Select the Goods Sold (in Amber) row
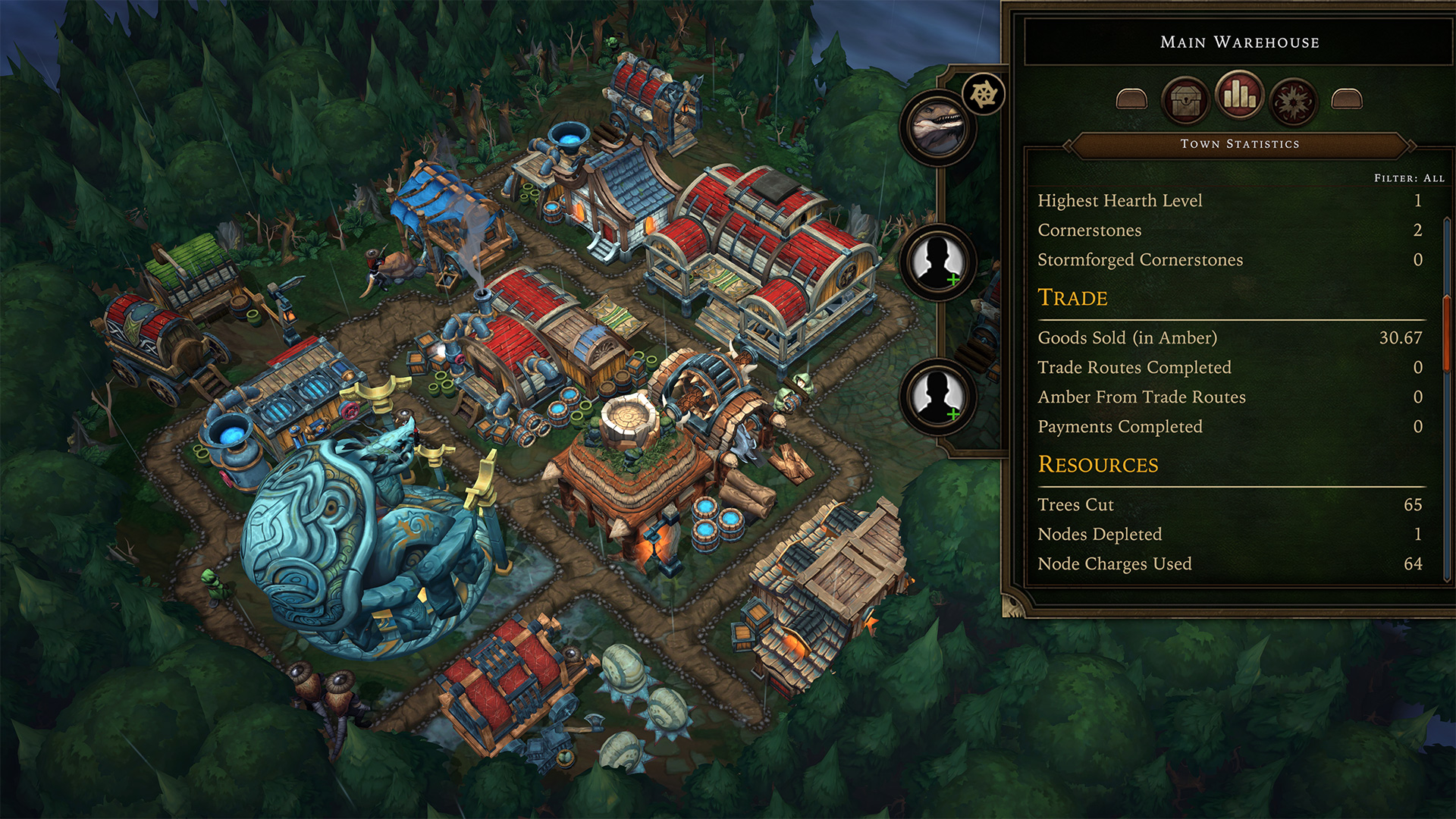This screenshot has width=1456, height=819. (1228, 338)
